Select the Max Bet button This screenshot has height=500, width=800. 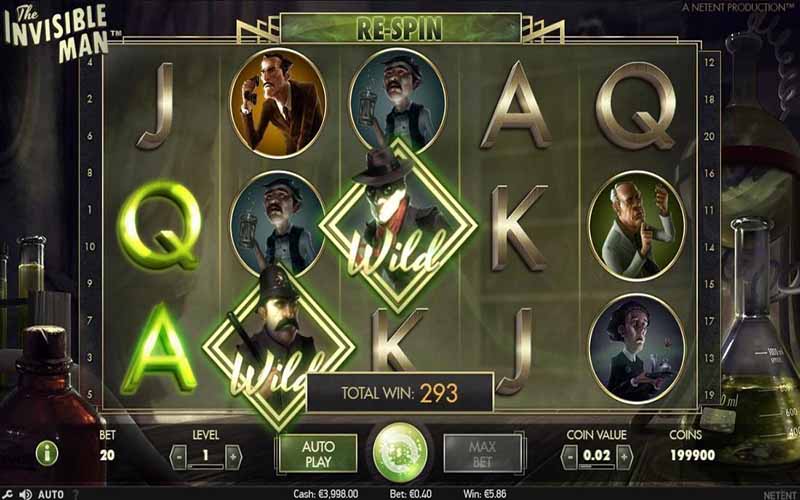(x=482, y=453)
